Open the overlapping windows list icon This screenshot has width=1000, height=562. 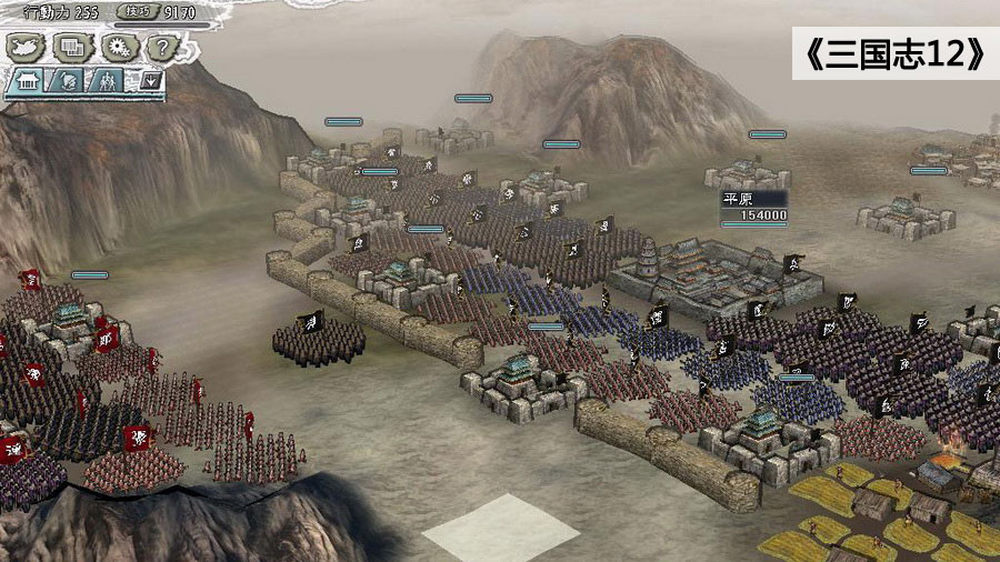point(72,45)
